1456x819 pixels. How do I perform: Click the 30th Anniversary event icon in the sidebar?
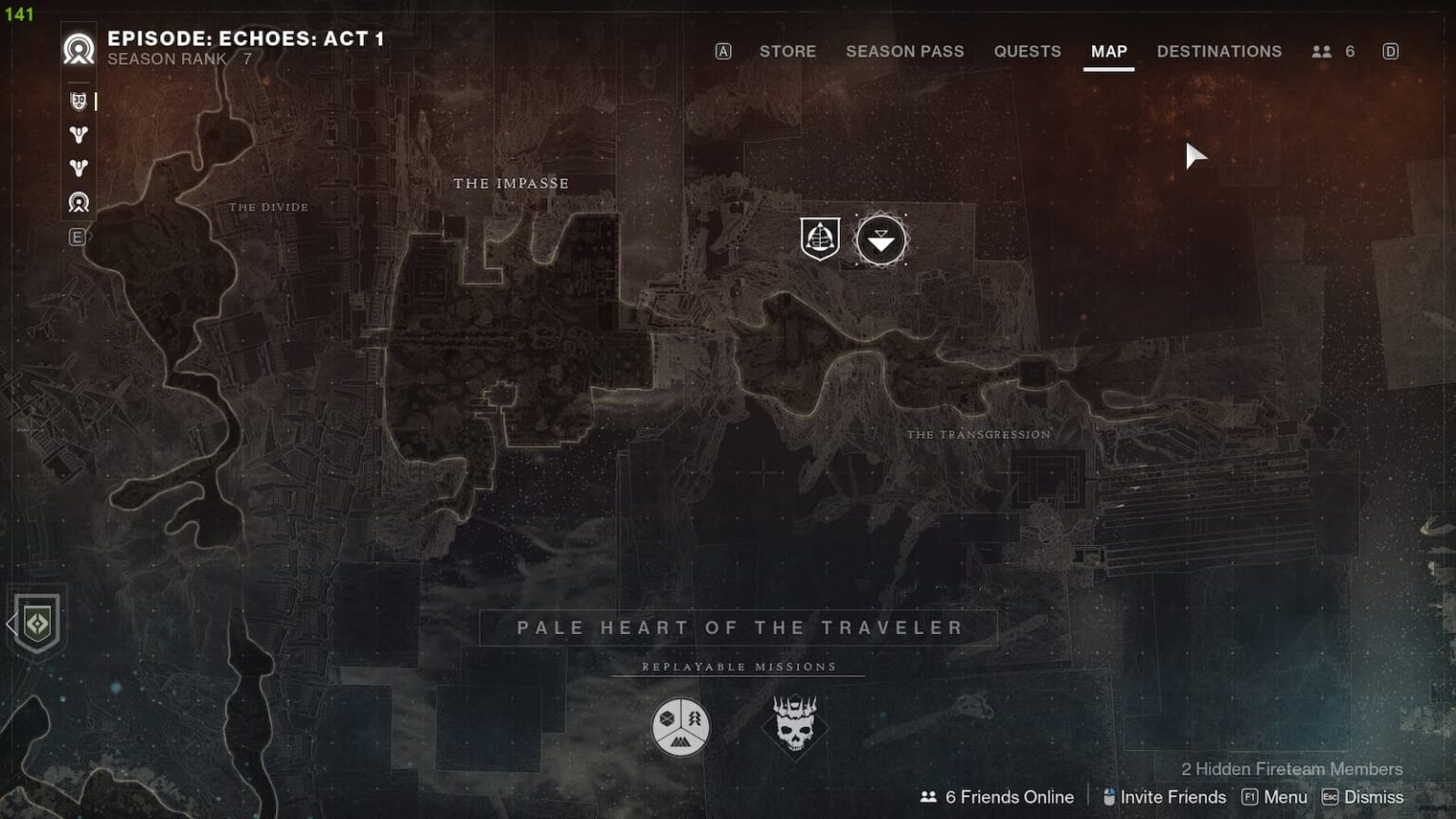79,101
